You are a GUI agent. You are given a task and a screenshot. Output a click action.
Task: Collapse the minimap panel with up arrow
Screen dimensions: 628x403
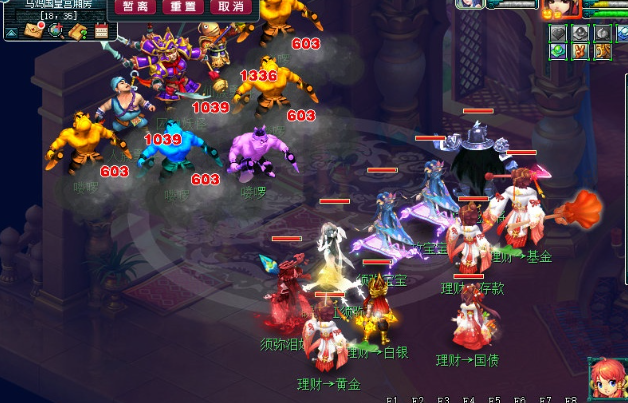point(10,33)
